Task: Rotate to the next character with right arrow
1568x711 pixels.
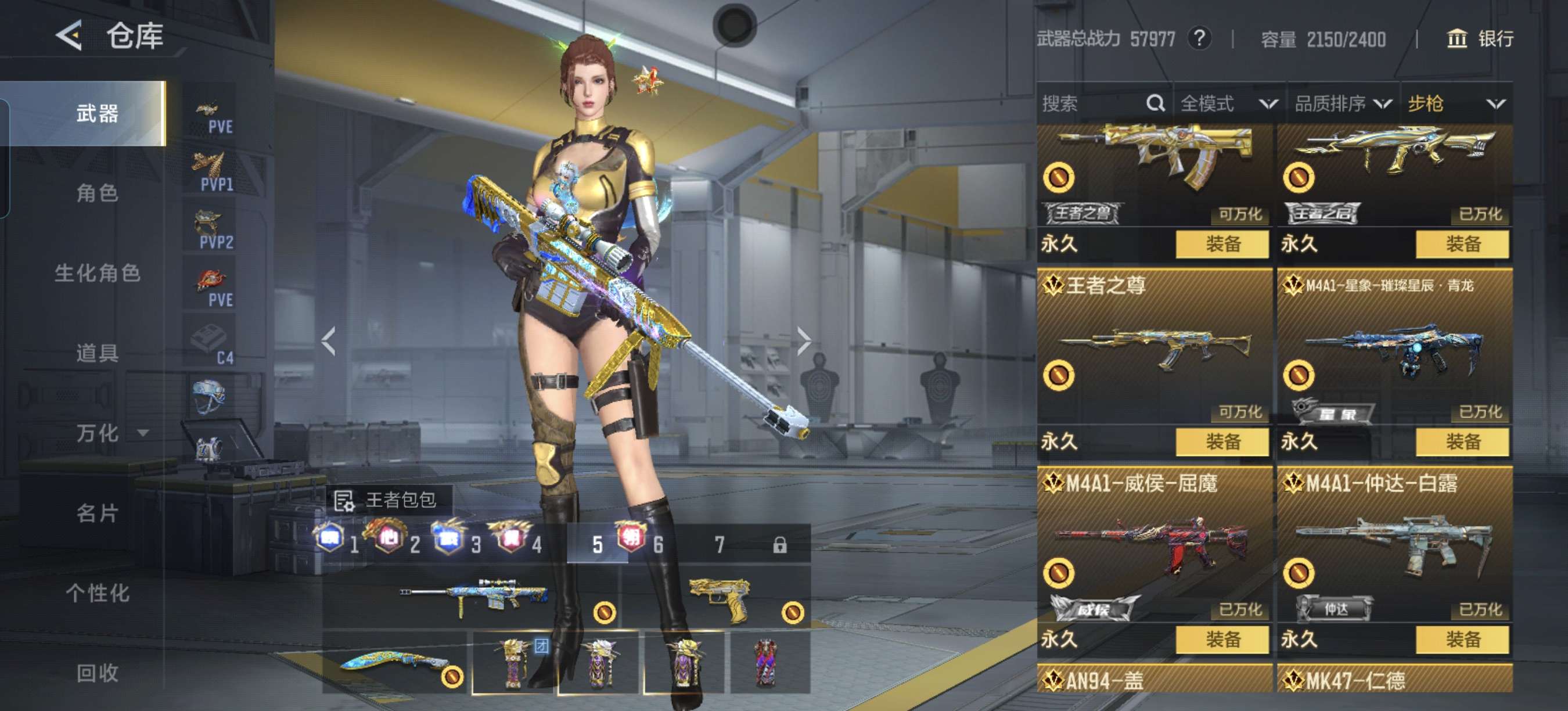Action: click(x=804, y=341)
